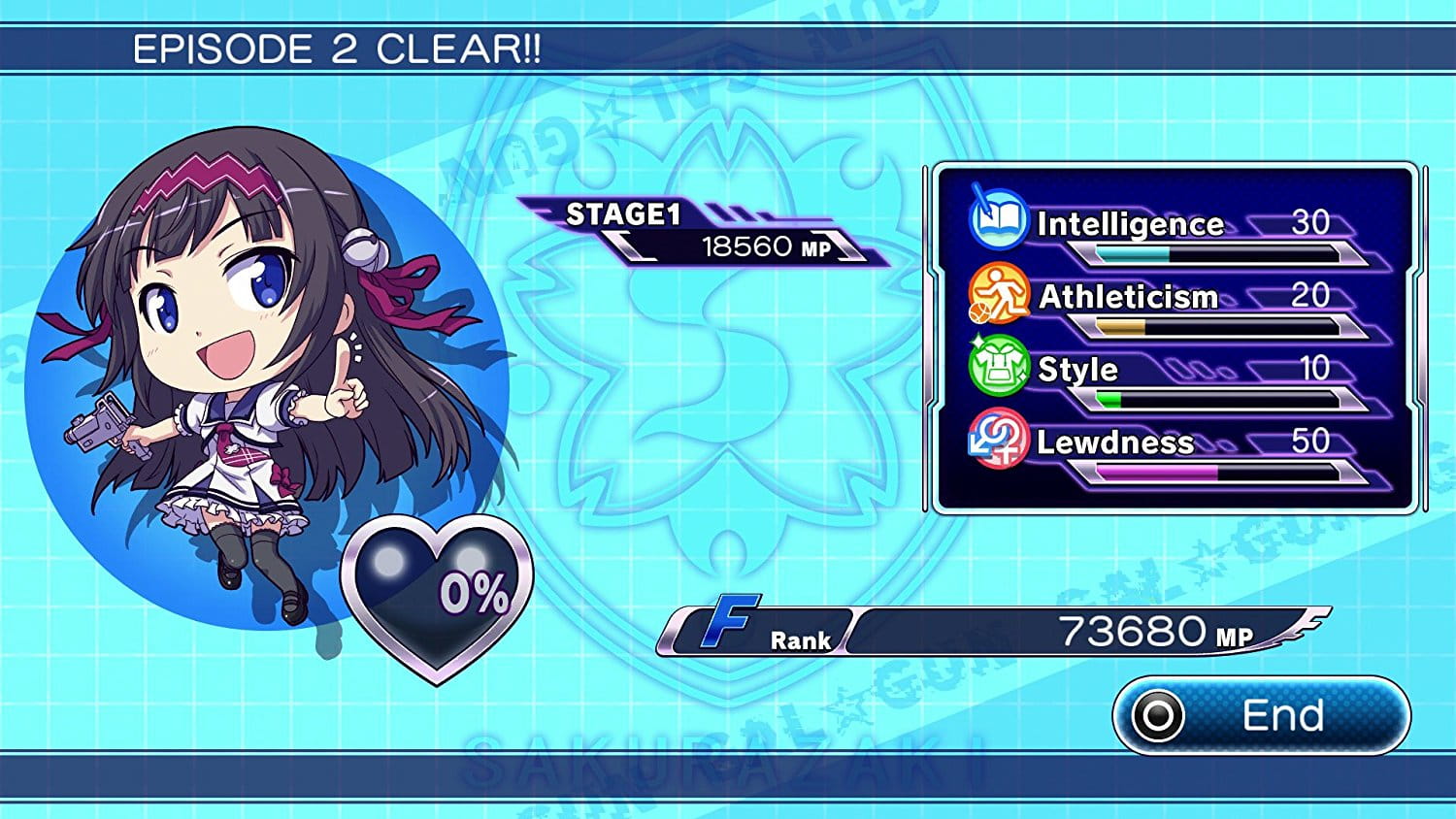1456x819 pixels.
Task: Select the End button
Action: coord(1261,716)
